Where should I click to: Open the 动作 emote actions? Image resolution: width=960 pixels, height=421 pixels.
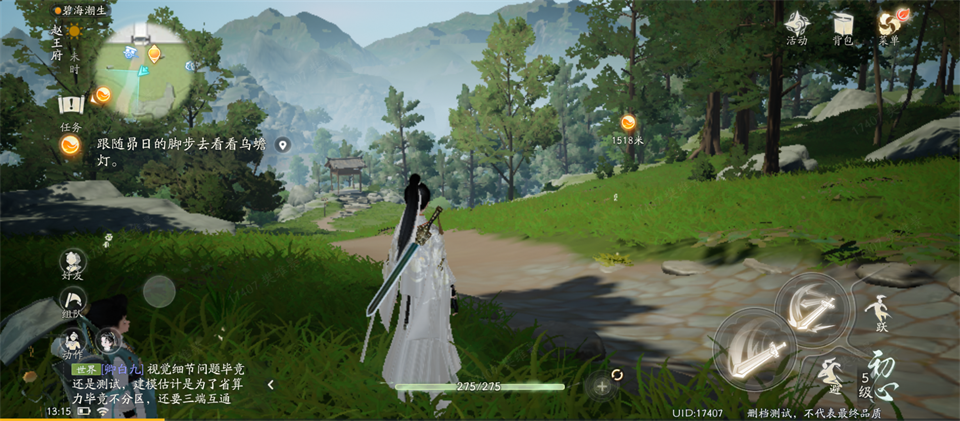point(72,338)
